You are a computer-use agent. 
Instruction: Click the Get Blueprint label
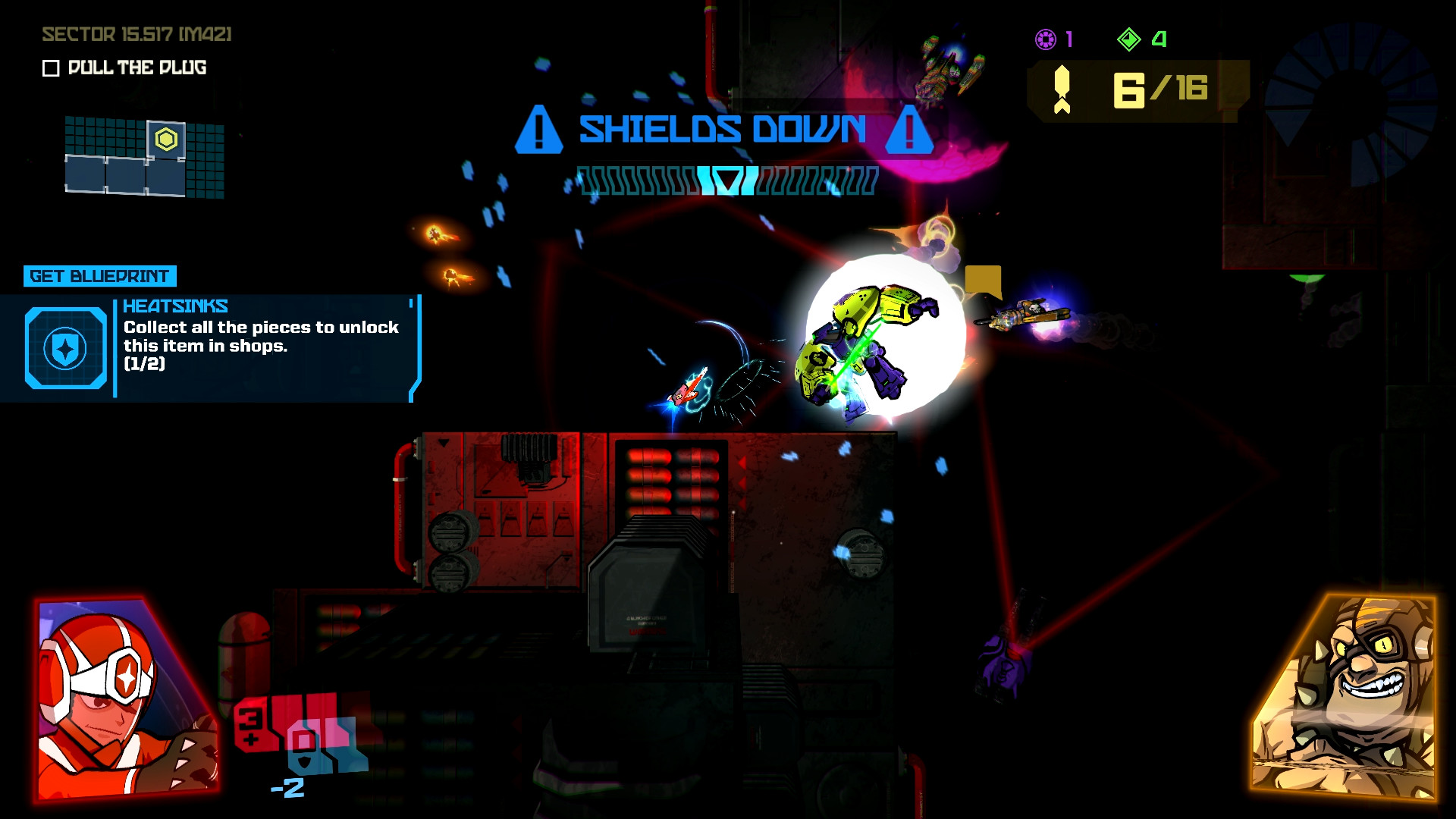101,275
